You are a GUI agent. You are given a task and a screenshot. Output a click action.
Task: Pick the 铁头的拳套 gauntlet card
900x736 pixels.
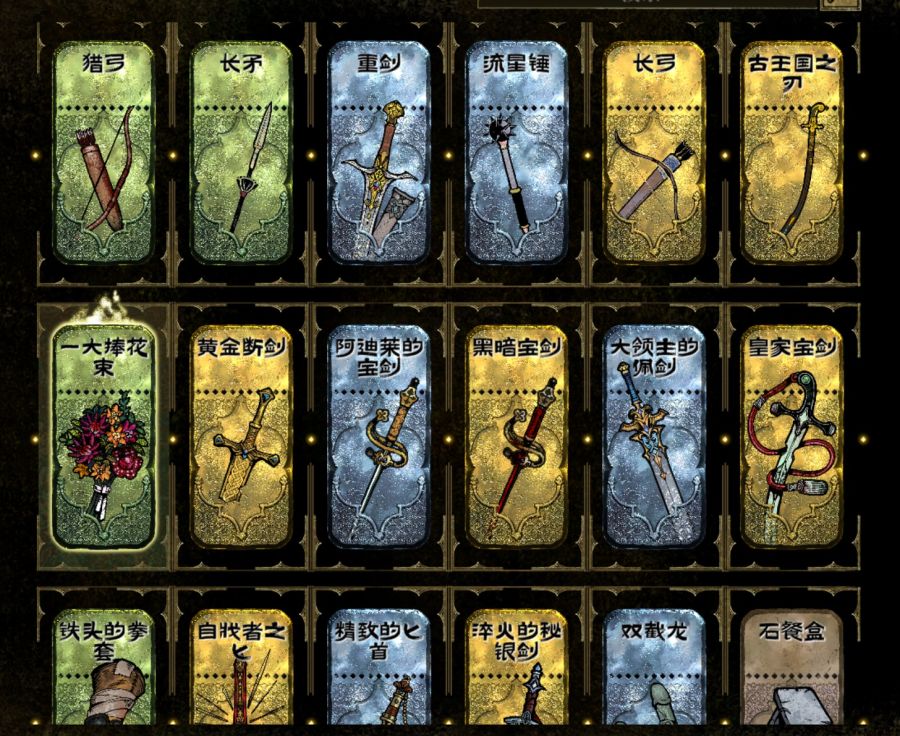point(103,668)
